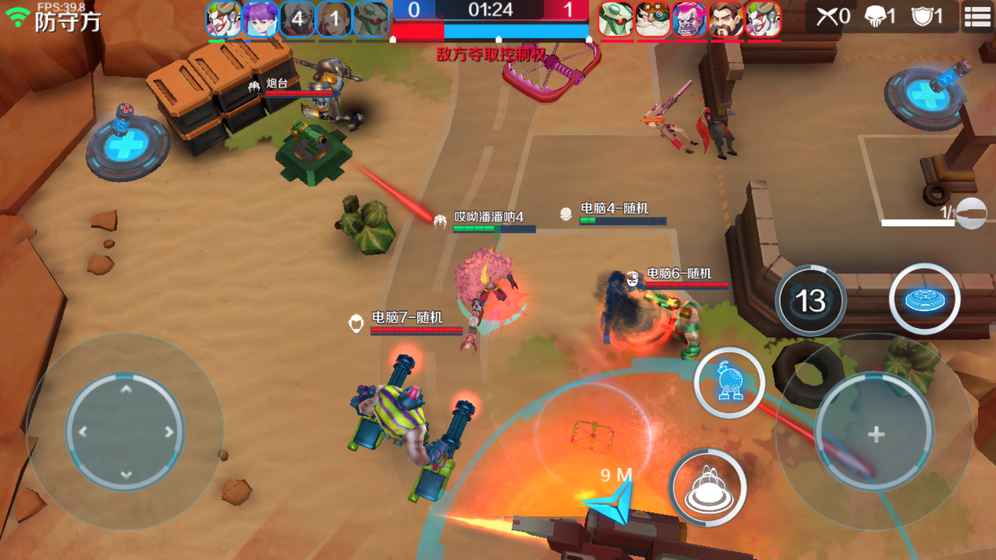Select the purple-haired teammate portrait
Viewport: 996px width, 560px height.
pyautogui.click(x=260, y=19)
